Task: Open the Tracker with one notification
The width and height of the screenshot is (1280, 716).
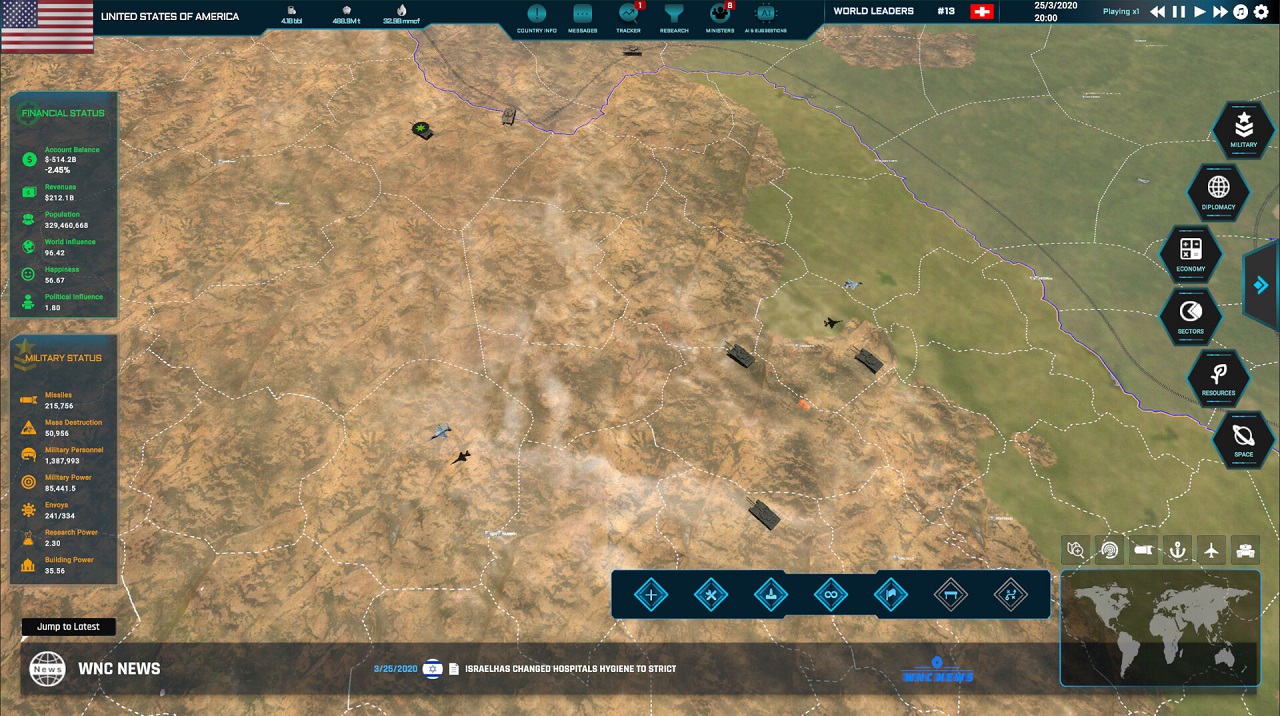Action: click(x=628, y=15)
